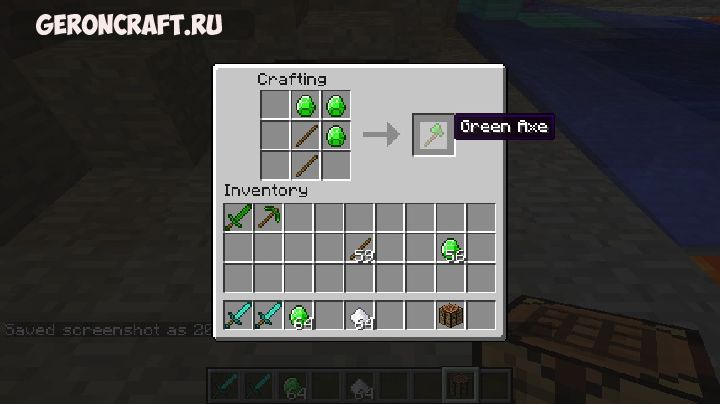Pick up the stack of 64 emeralds
The height and width of the screenshot is (404, 720).
[299, 315]
